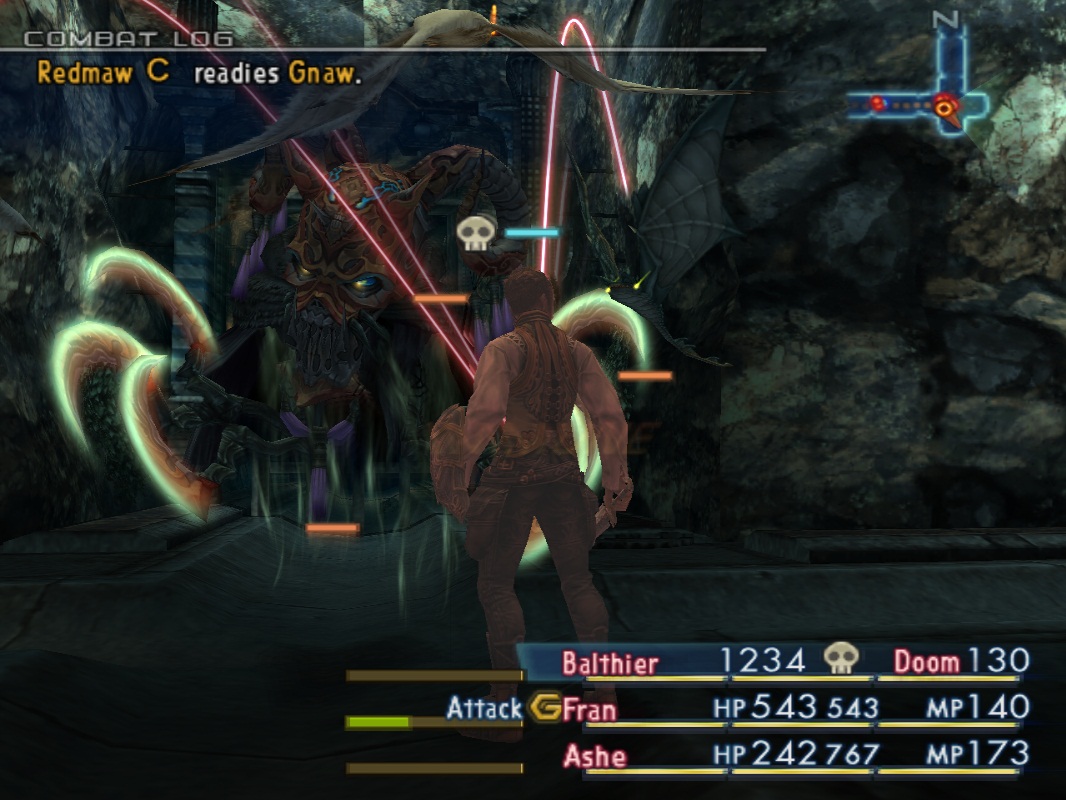Select Balthier in the party list

coord(610,662)
